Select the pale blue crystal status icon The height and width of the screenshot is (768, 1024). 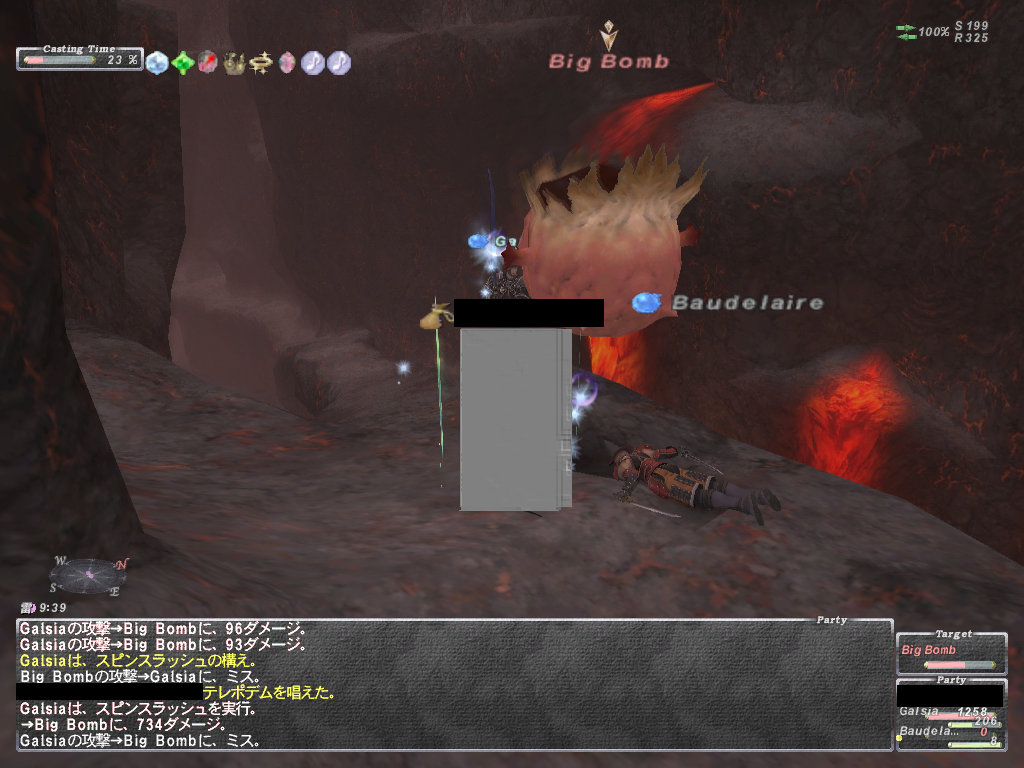[157, 63]
